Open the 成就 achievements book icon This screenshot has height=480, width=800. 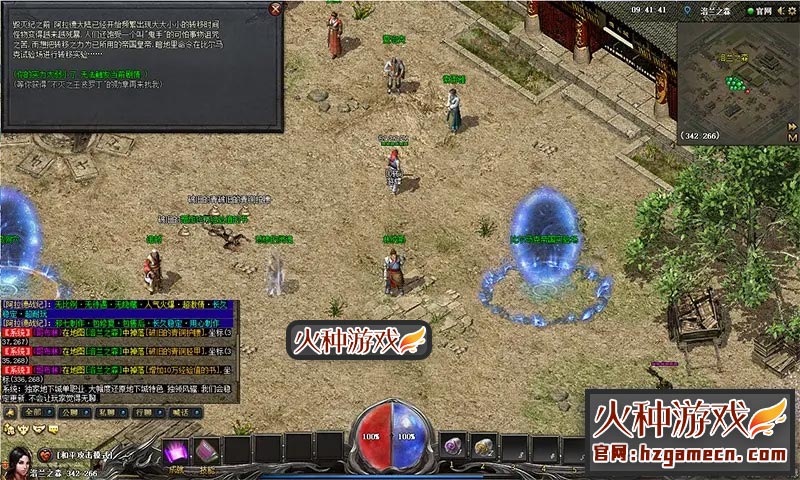(178, 451)
